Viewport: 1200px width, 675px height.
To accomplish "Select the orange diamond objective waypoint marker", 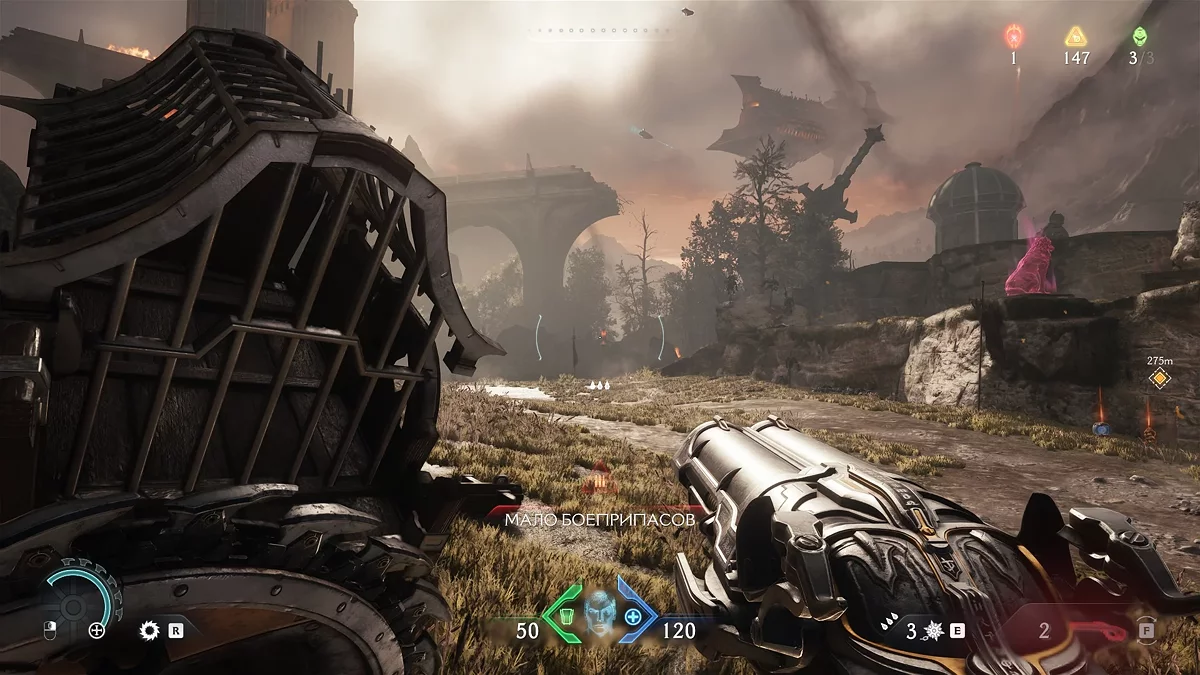I will [1159, 378].
